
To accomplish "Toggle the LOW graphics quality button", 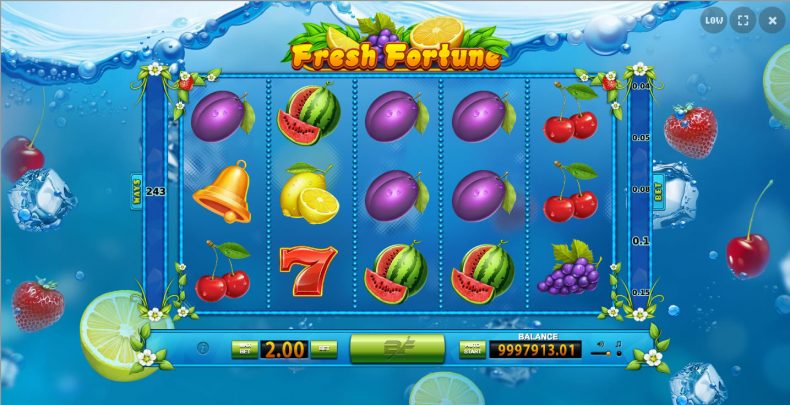I will pos(714,19).
